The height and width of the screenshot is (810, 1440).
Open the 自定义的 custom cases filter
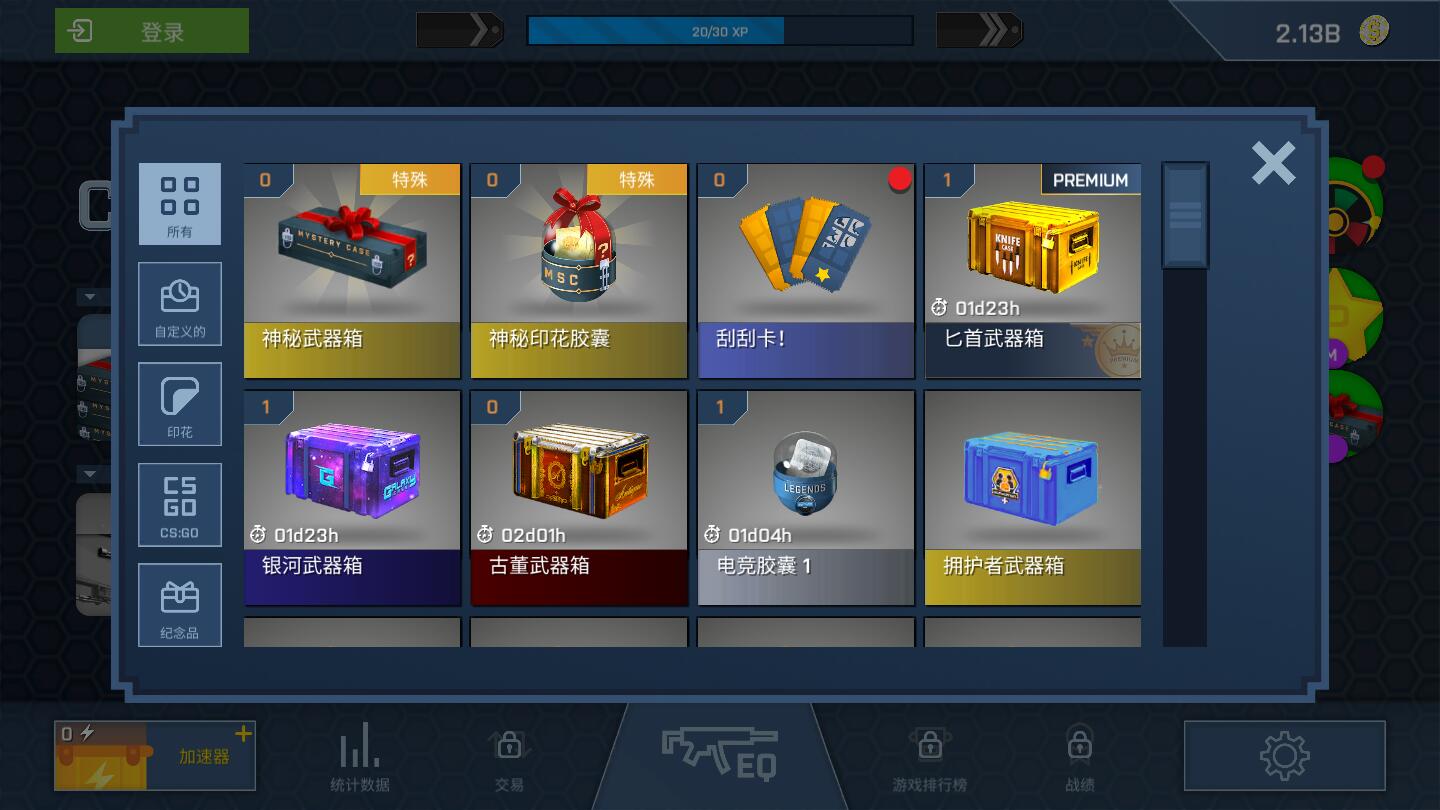click(x=180, y=304)
